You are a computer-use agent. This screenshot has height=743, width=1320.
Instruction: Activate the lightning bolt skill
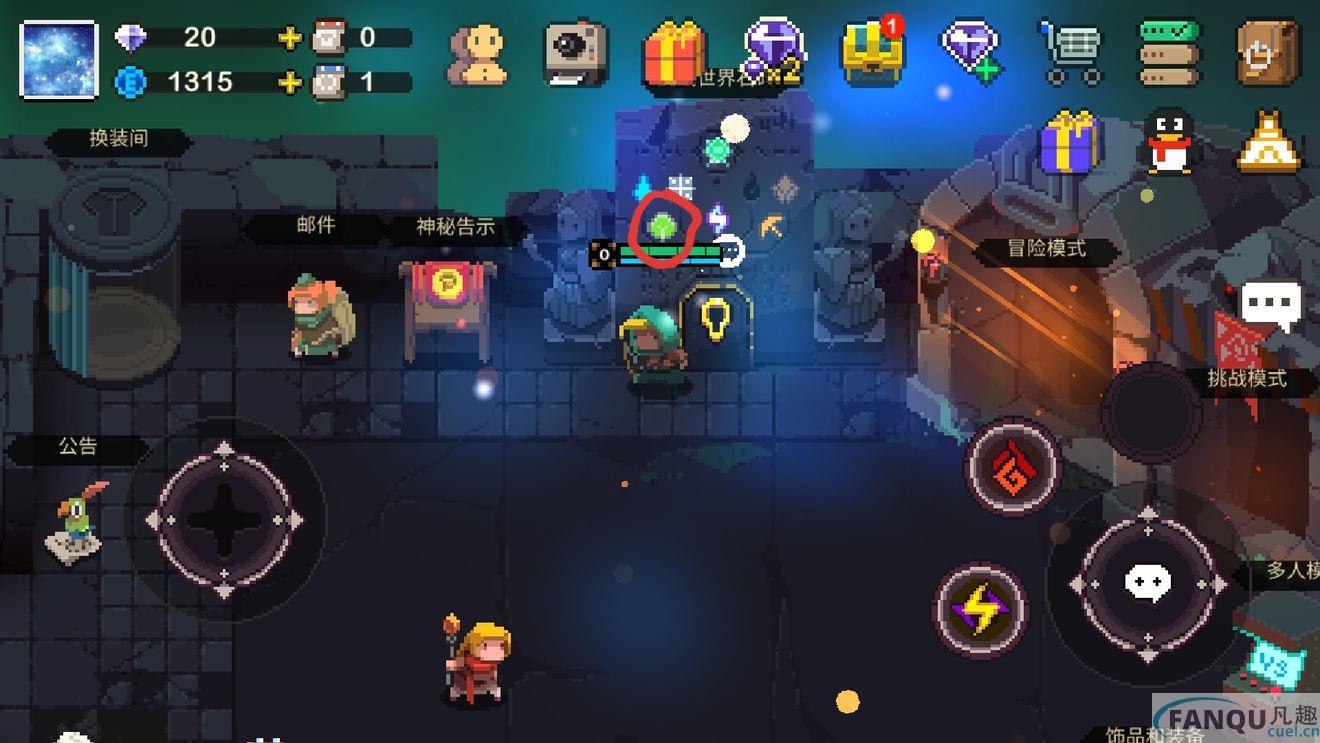[x=980, y=610]
